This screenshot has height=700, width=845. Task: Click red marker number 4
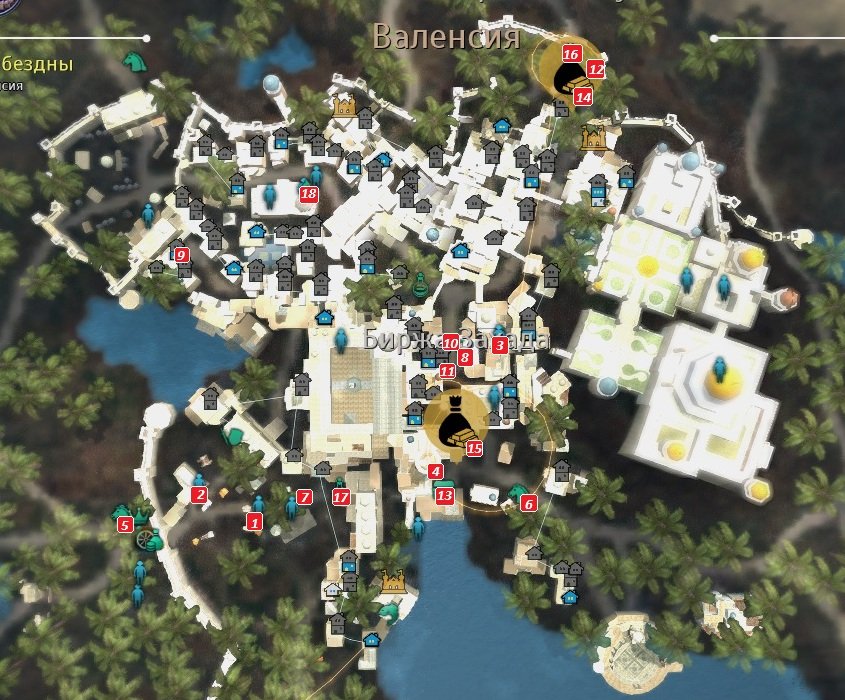point(435,471)
